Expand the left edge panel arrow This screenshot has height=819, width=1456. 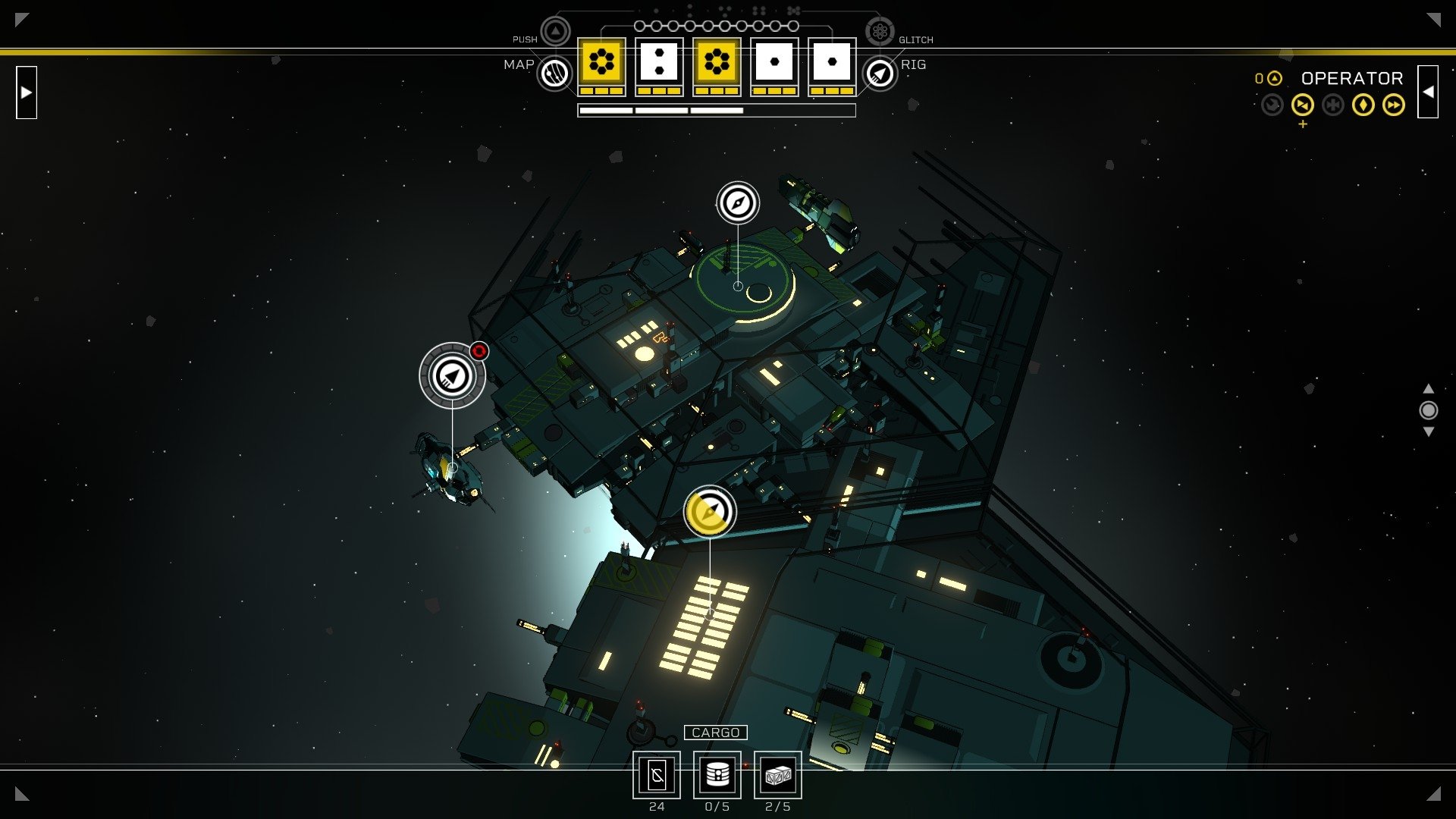tap(25, 93)
